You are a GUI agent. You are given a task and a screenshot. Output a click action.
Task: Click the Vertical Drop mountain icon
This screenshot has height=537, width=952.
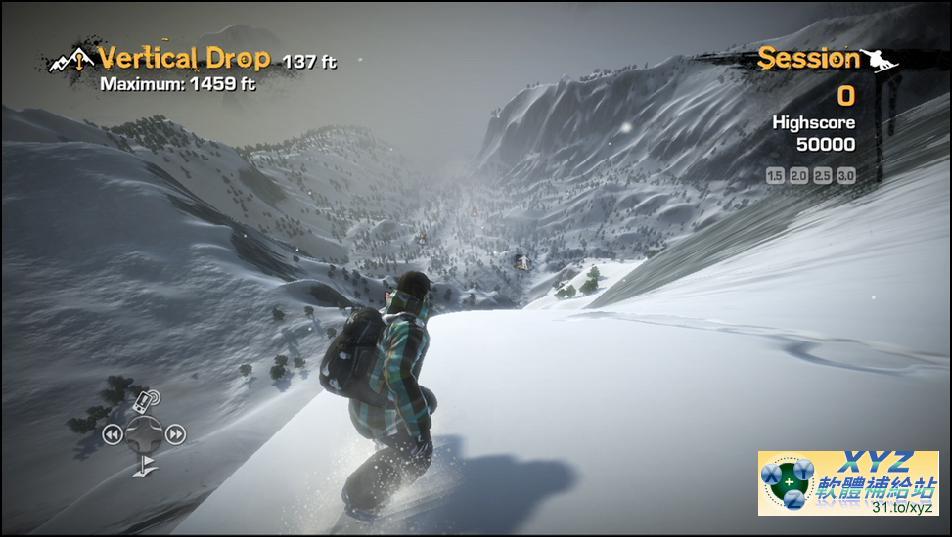pos(74,60)
